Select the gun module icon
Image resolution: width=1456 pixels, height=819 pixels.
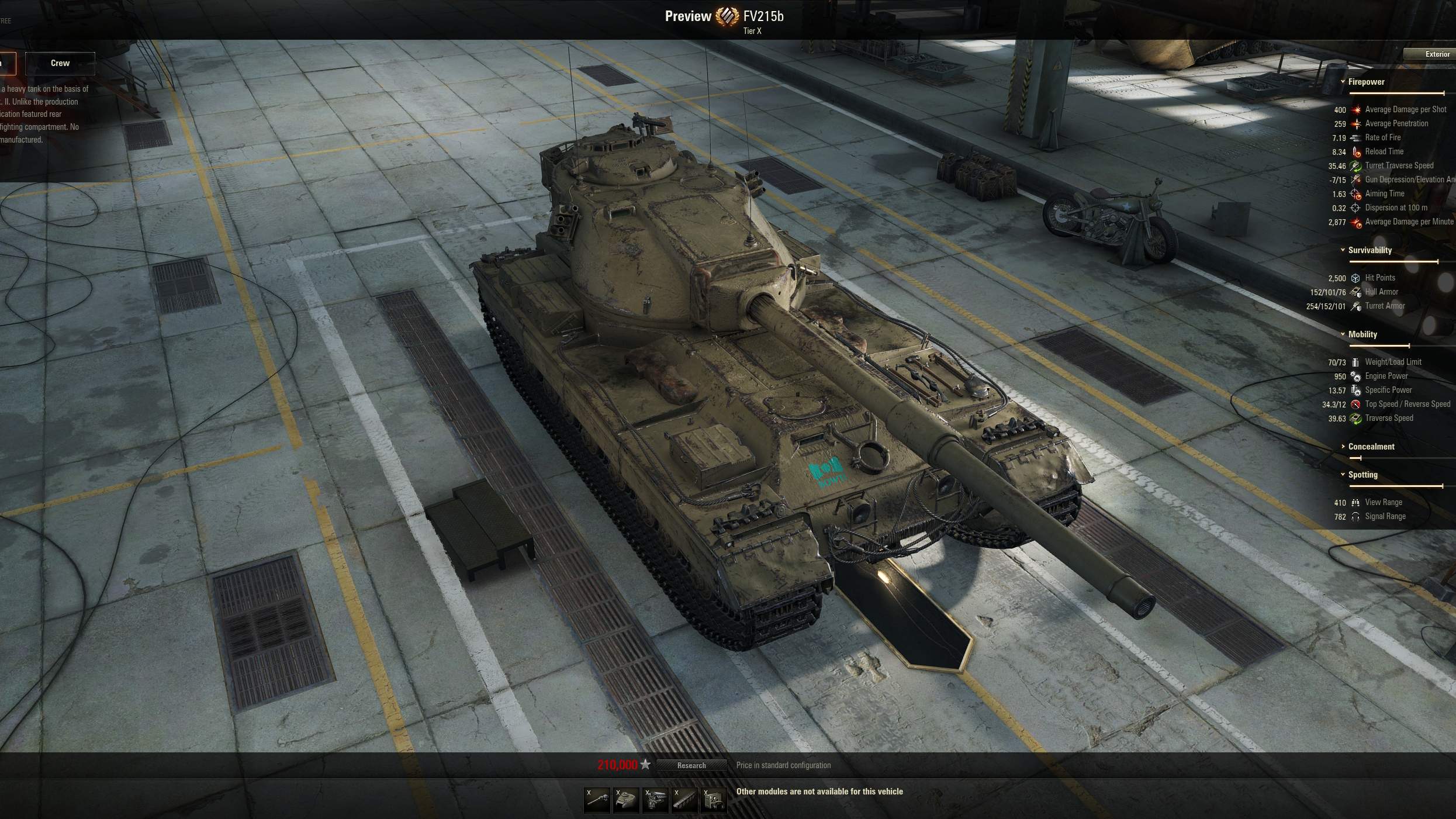click(597, 800)
